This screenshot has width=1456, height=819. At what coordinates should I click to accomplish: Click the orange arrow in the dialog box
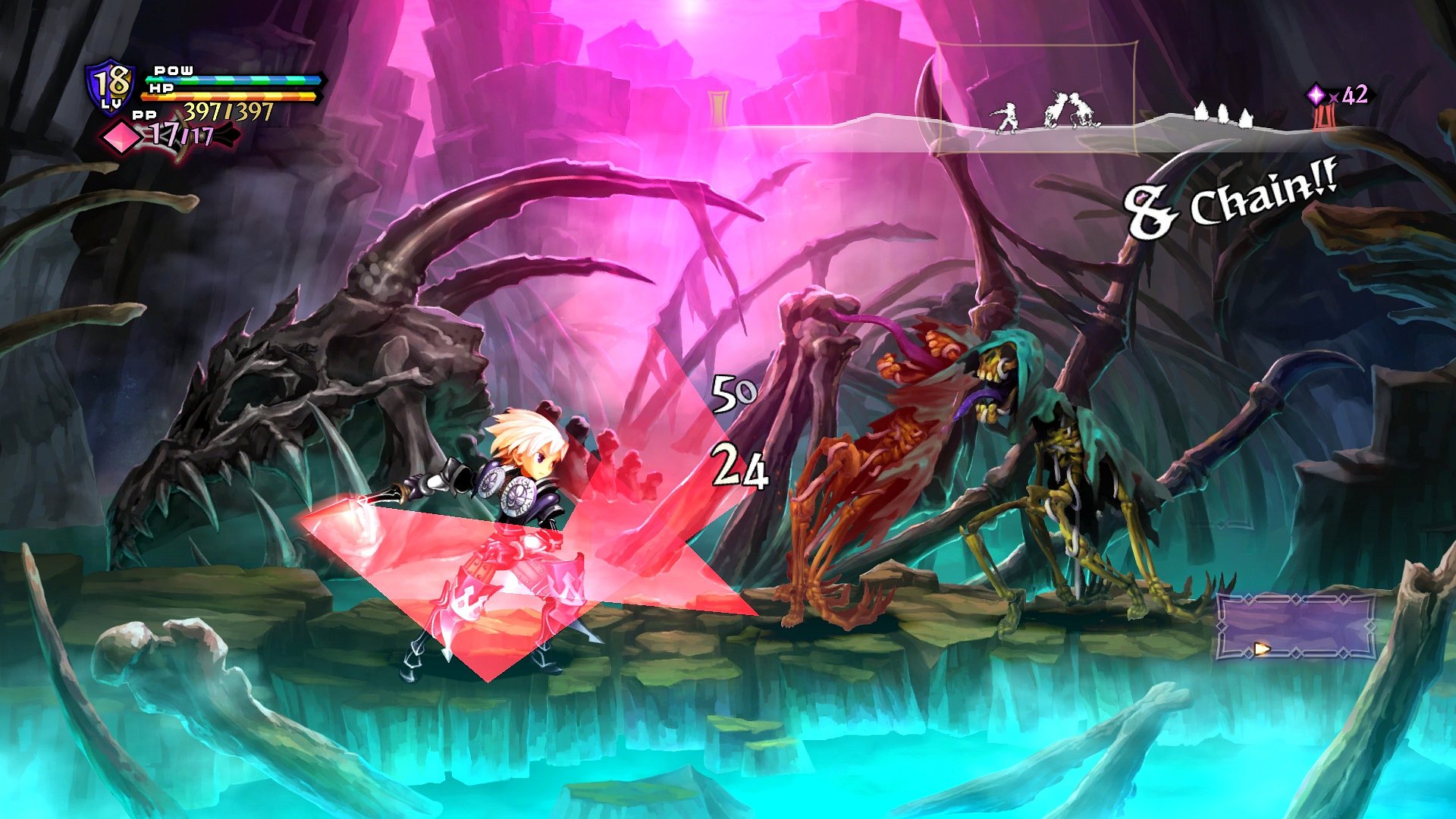(x=1260, y=648)
